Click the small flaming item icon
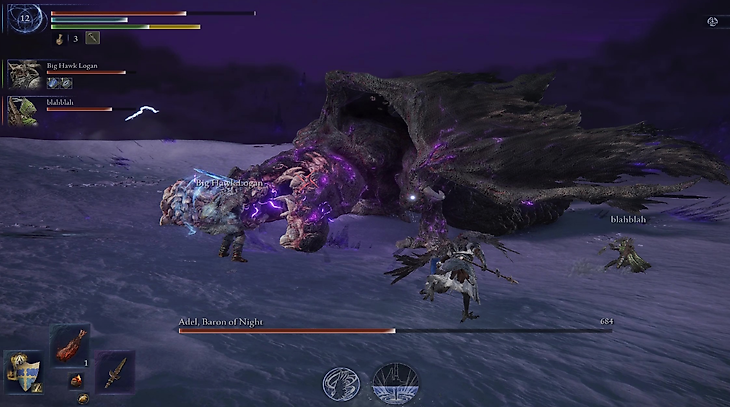730x407 pixels. (75, 380)
